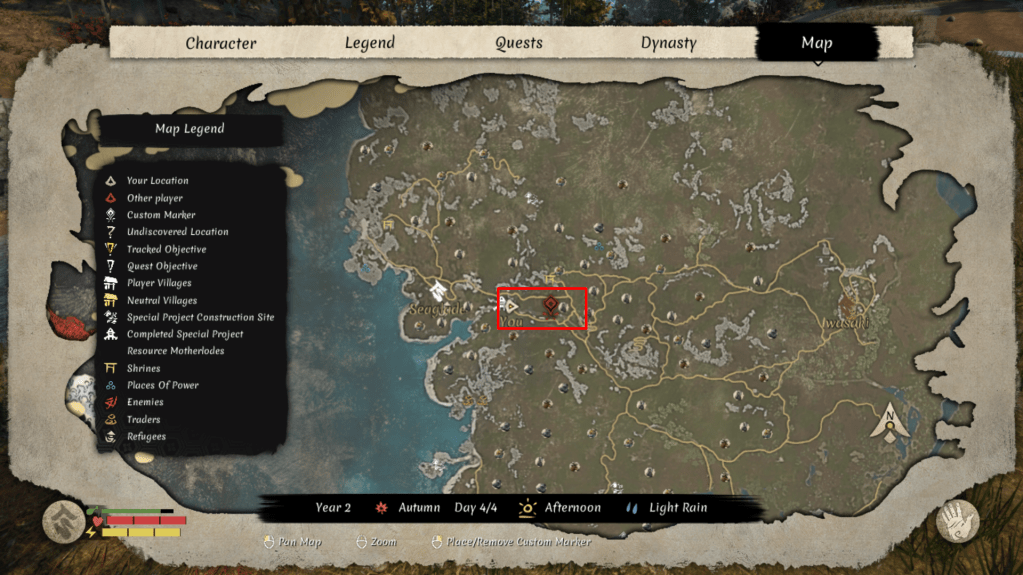Select the Map tab
Screen dimensions: 1023x575
click(816, 43)
